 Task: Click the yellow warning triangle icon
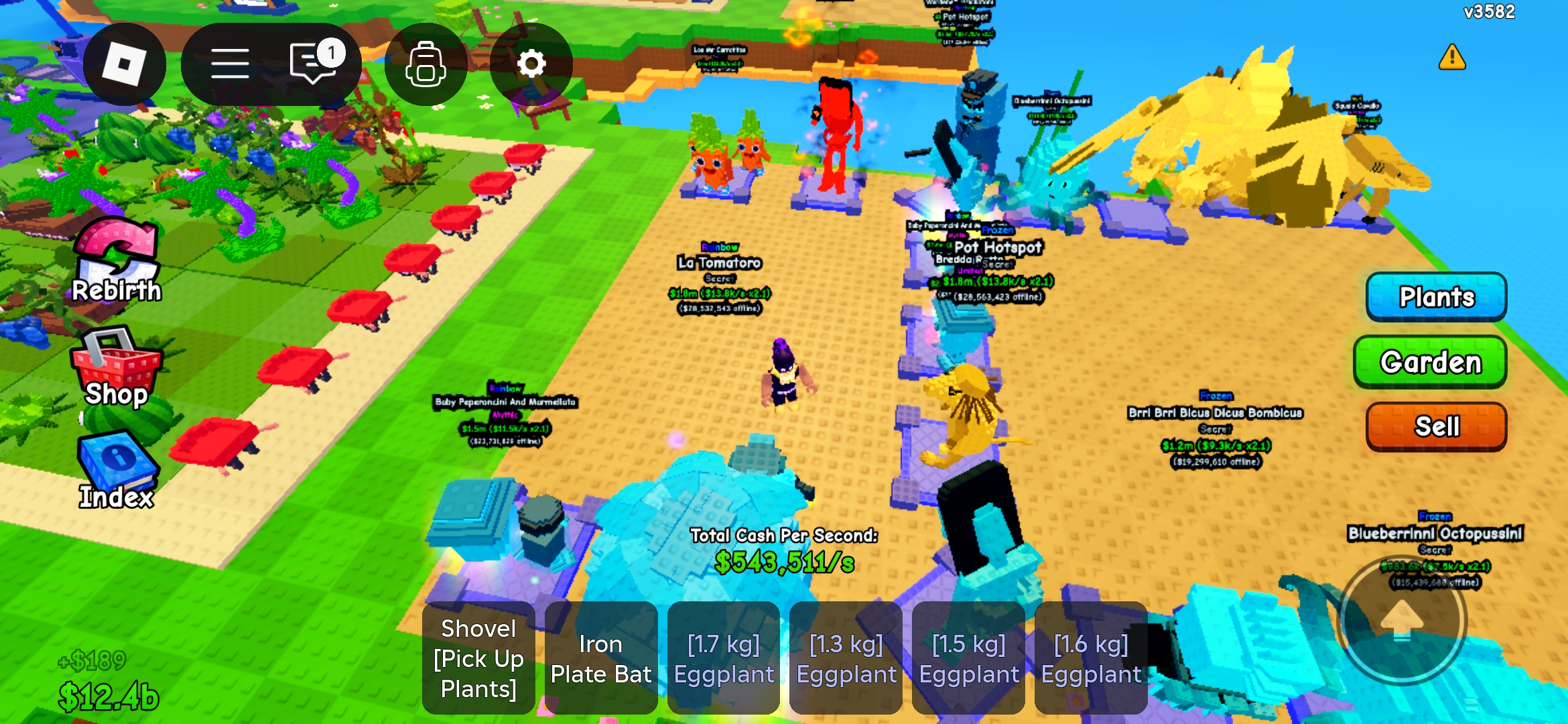click(1452, 58)
